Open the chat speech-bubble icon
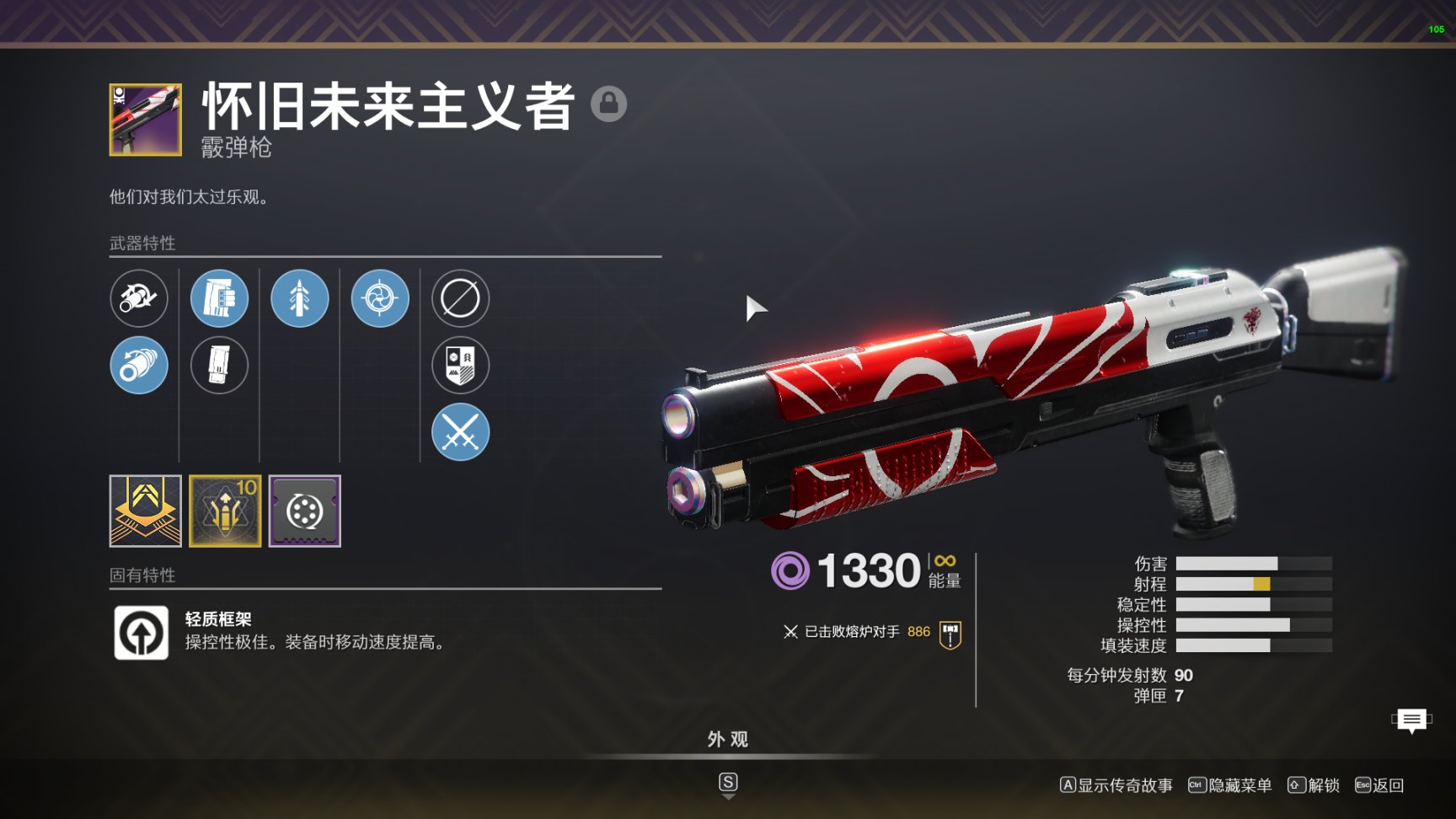This screenshot has width=1456, height=819. (1411, 720)
